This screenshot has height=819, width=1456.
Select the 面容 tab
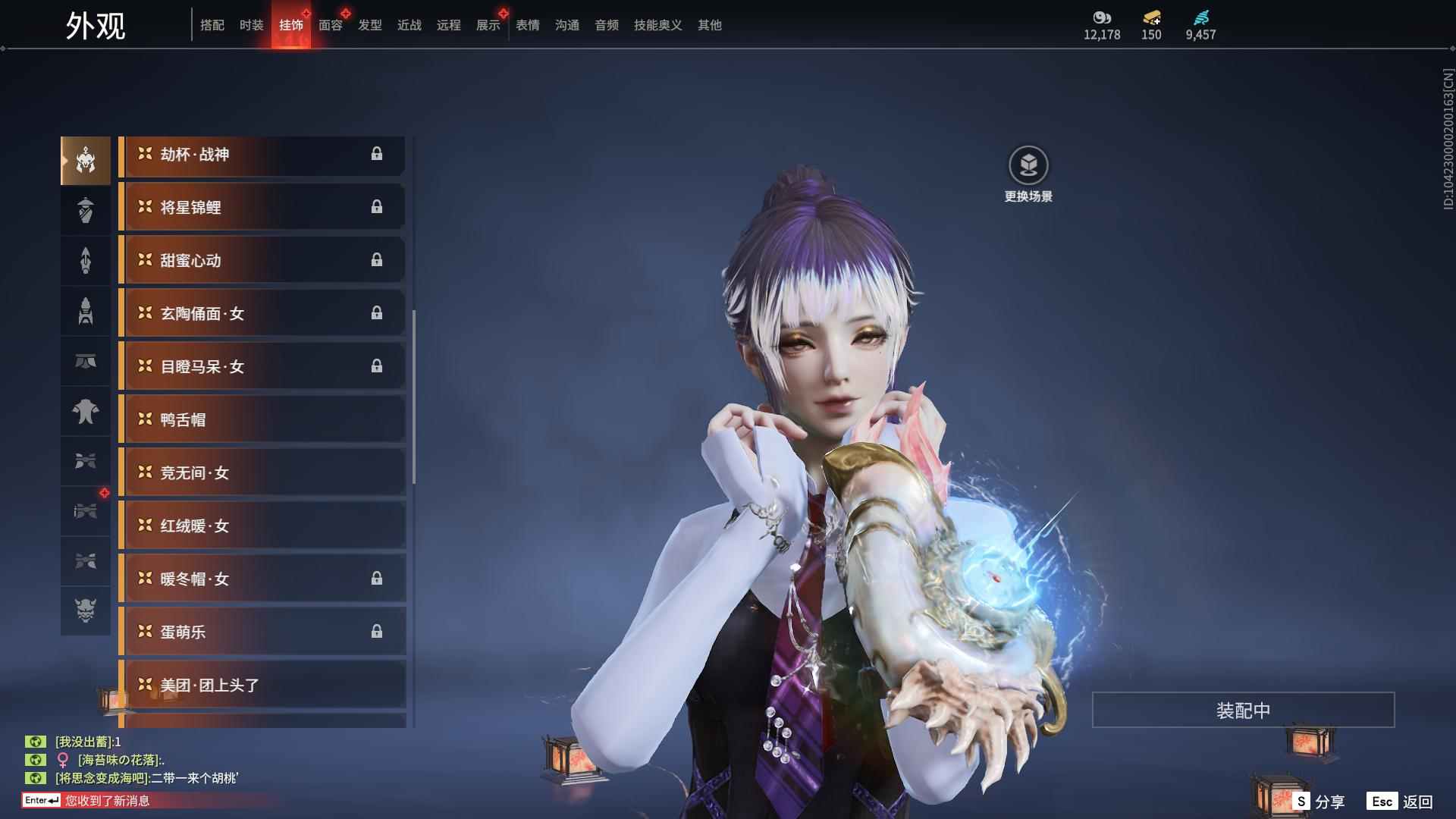[x=330, y=25]
